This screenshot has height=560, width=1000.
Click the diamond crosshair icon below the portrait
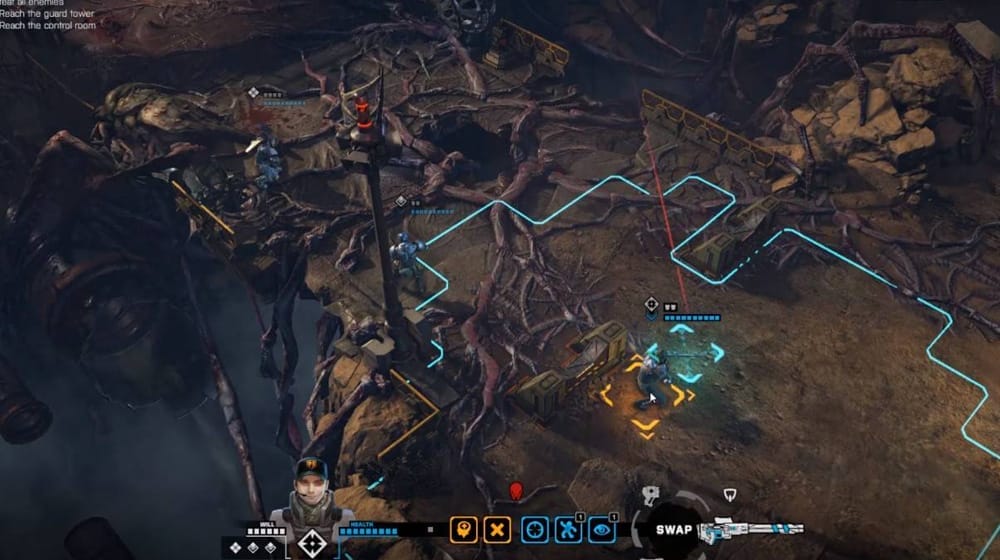coord(310,544)
